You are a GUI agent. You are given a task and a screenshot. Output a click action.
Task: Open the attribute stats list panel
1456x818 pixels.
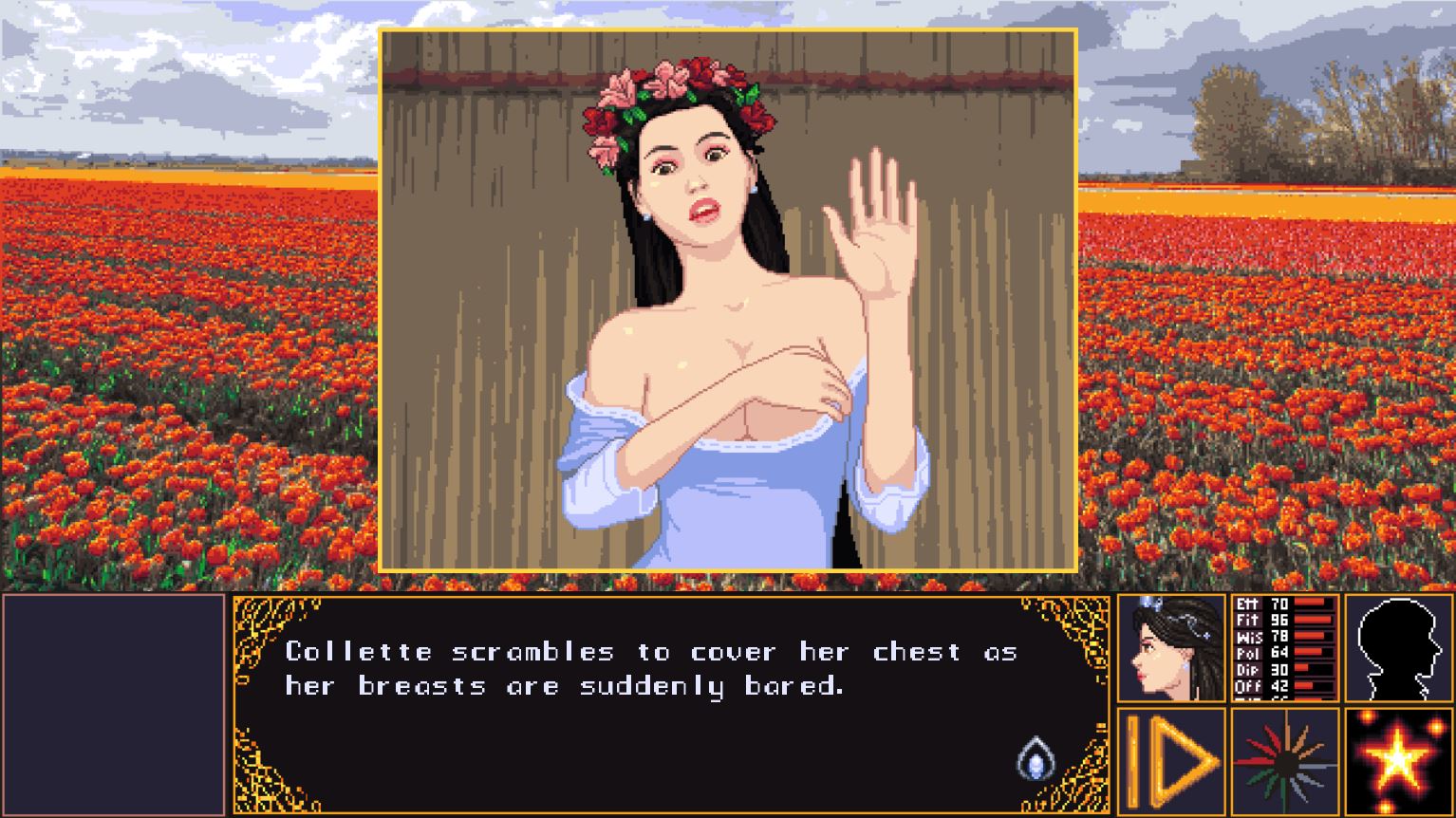(x=1284, y=649)
